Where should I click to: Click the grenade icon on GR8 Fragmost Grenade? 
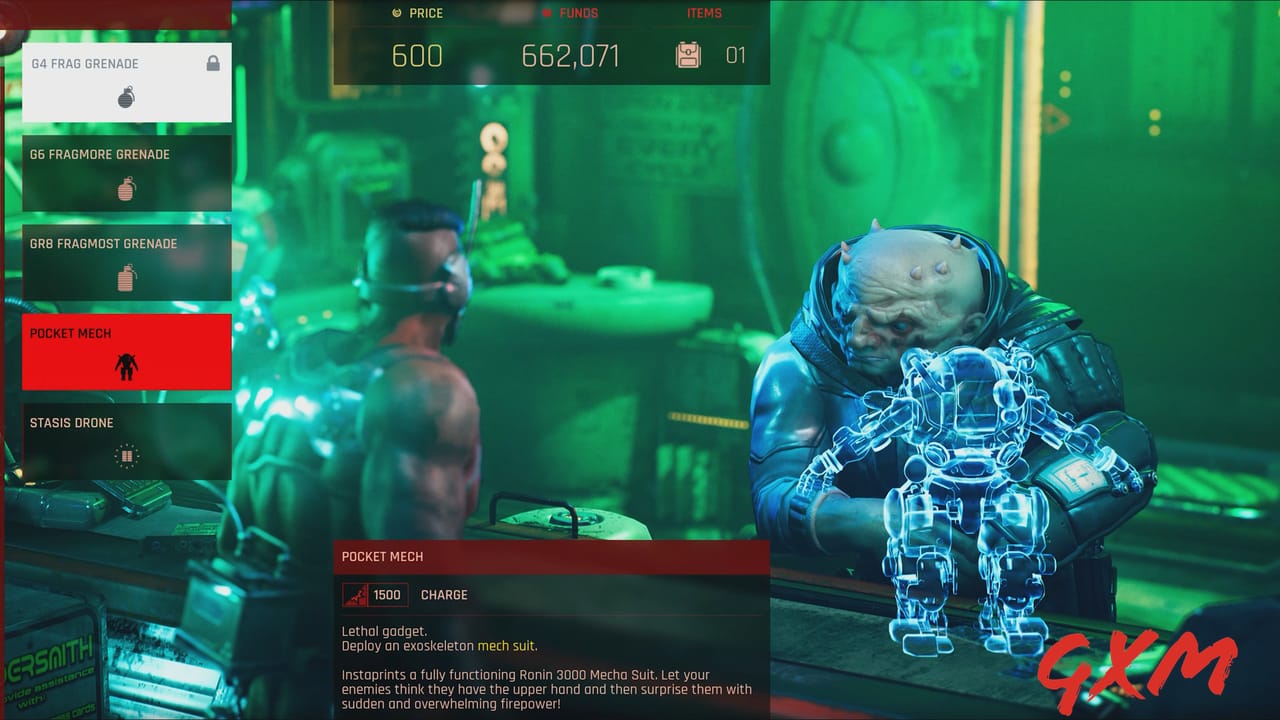tap(128, 280)
